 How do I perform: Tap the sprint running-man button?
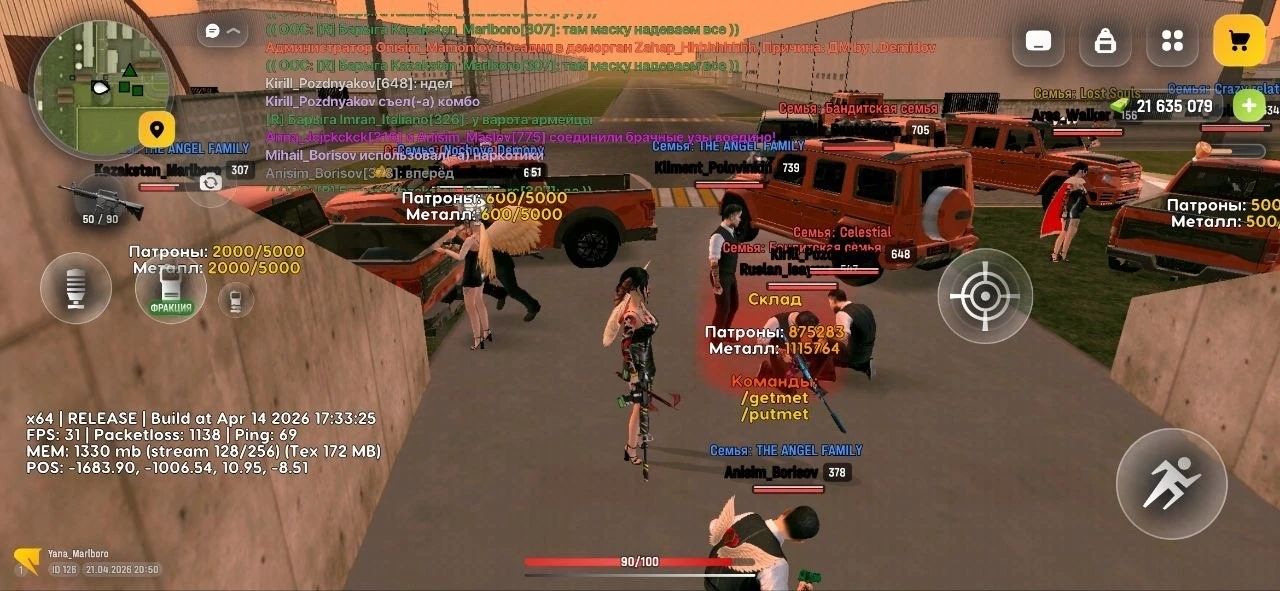coord(1171,484)
